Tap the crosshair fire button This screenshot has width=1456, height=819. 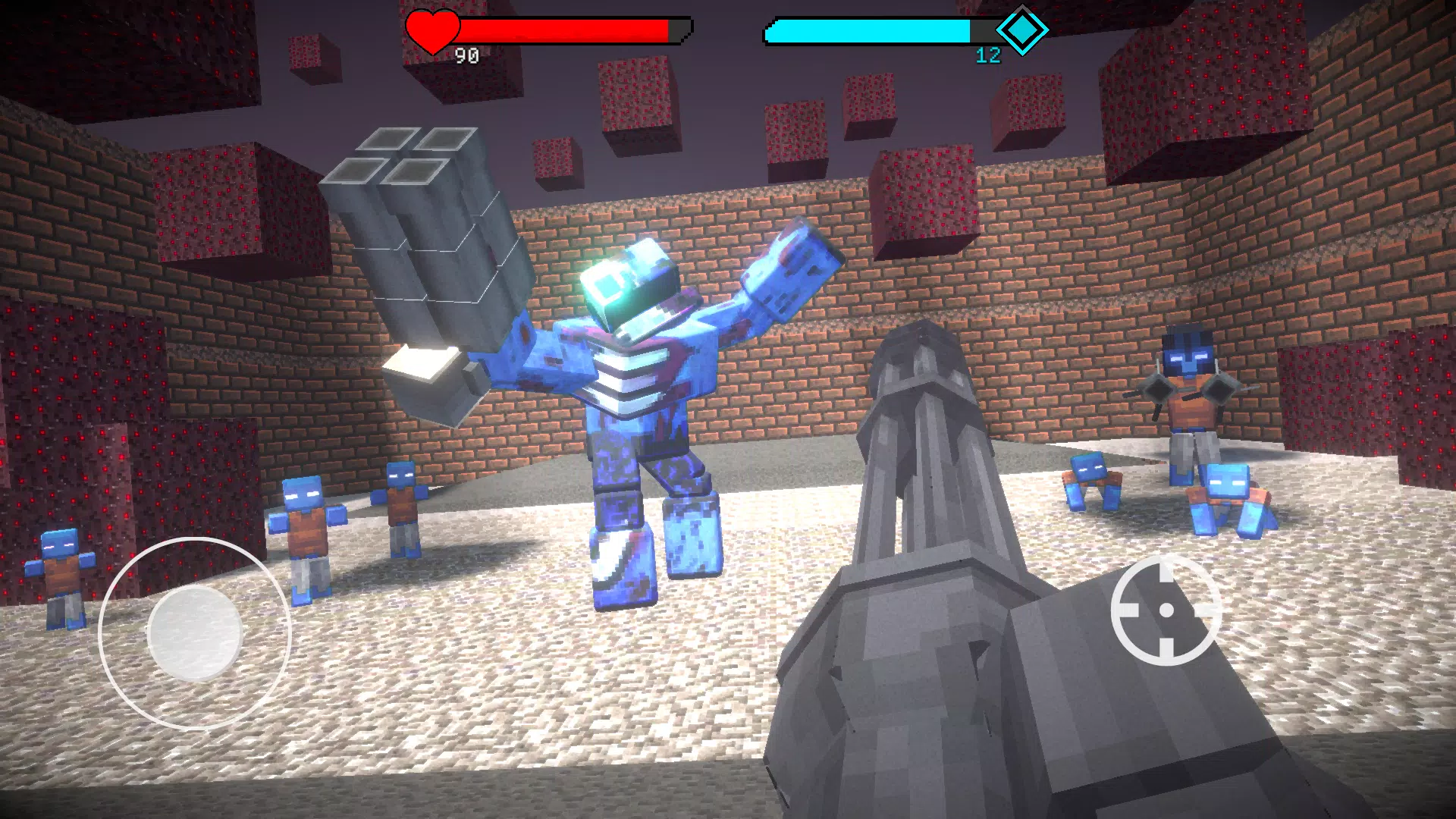pyautogui.click(x=1166, y=610)
